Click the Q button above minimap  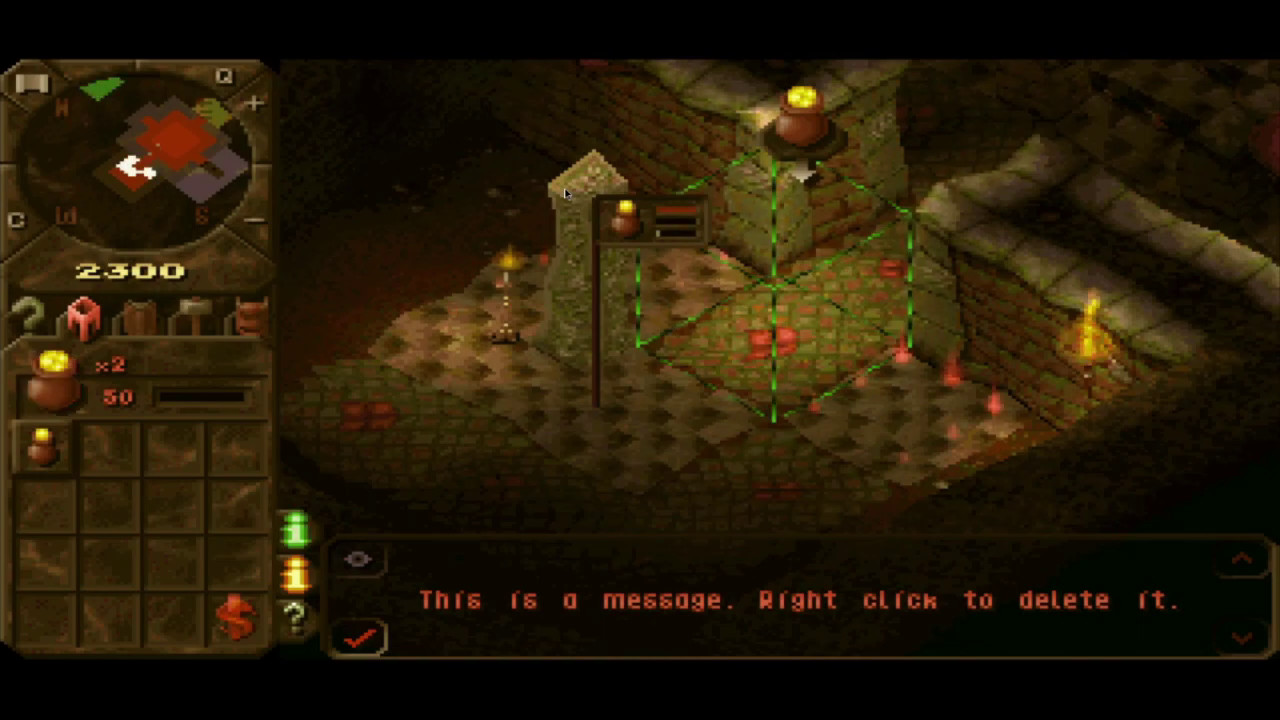pyautogui.click(x=224, y=77)
